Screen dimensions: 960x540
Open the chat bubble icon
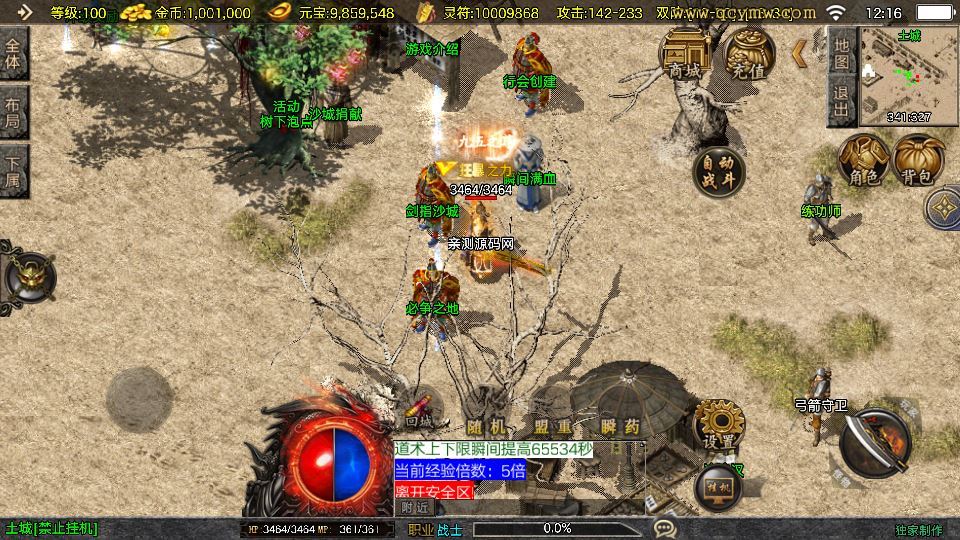tap(664, 528)
